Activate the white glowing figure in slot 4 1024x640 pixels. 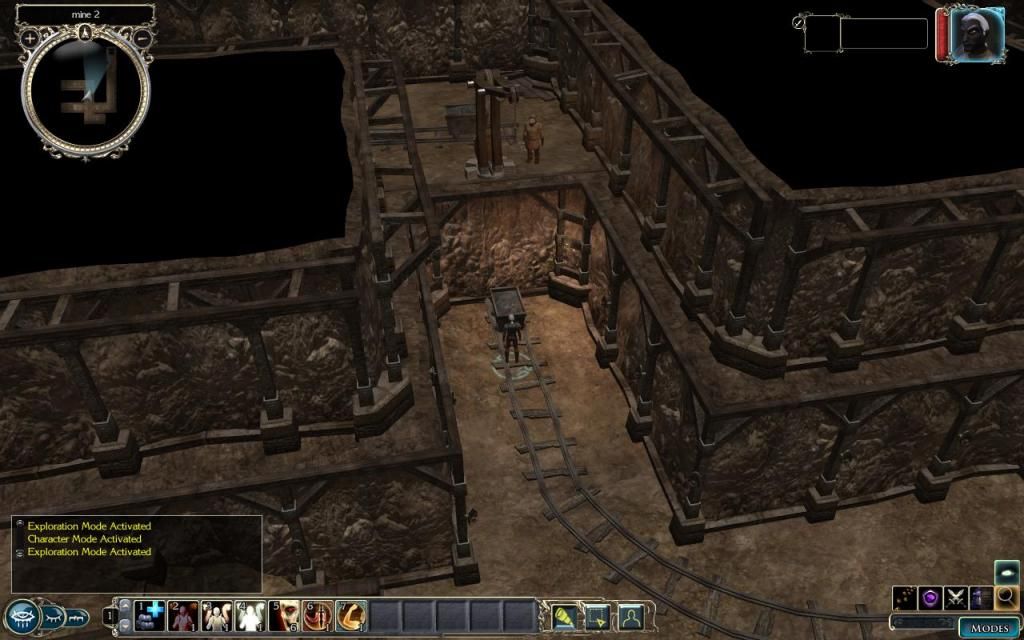point(250,615)
